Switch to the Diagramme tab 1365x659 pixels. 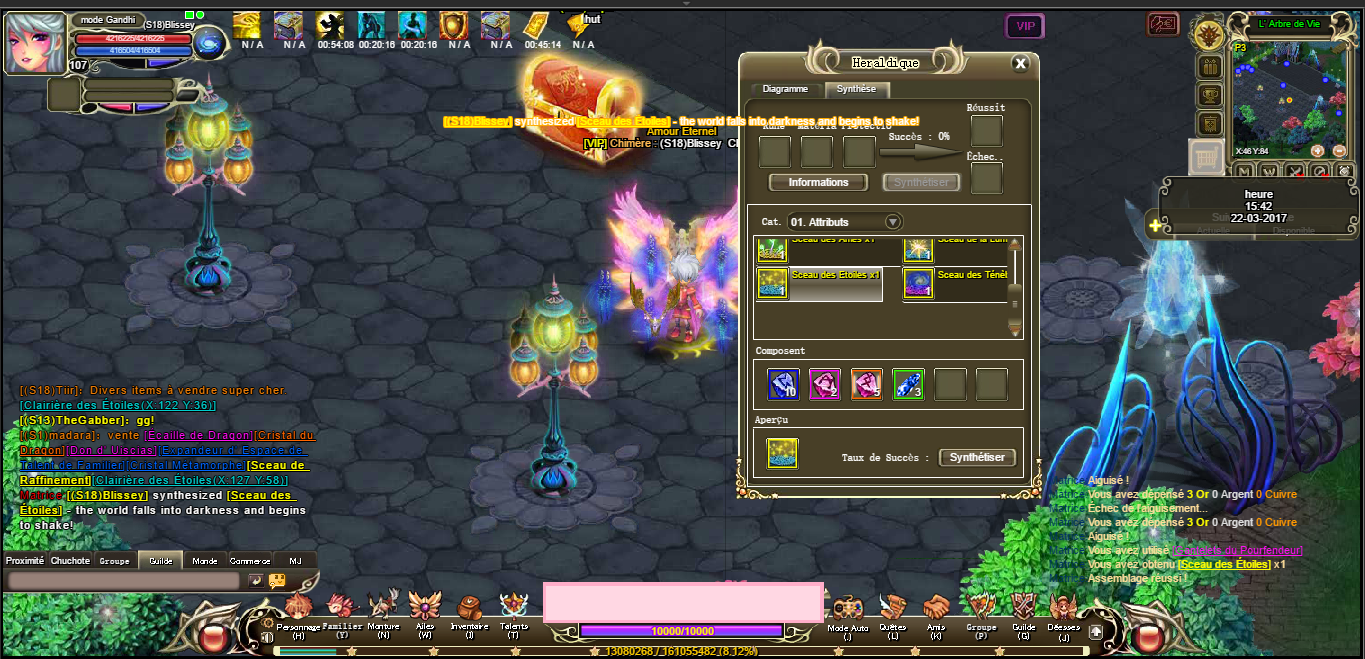click(x=785, y=89)
